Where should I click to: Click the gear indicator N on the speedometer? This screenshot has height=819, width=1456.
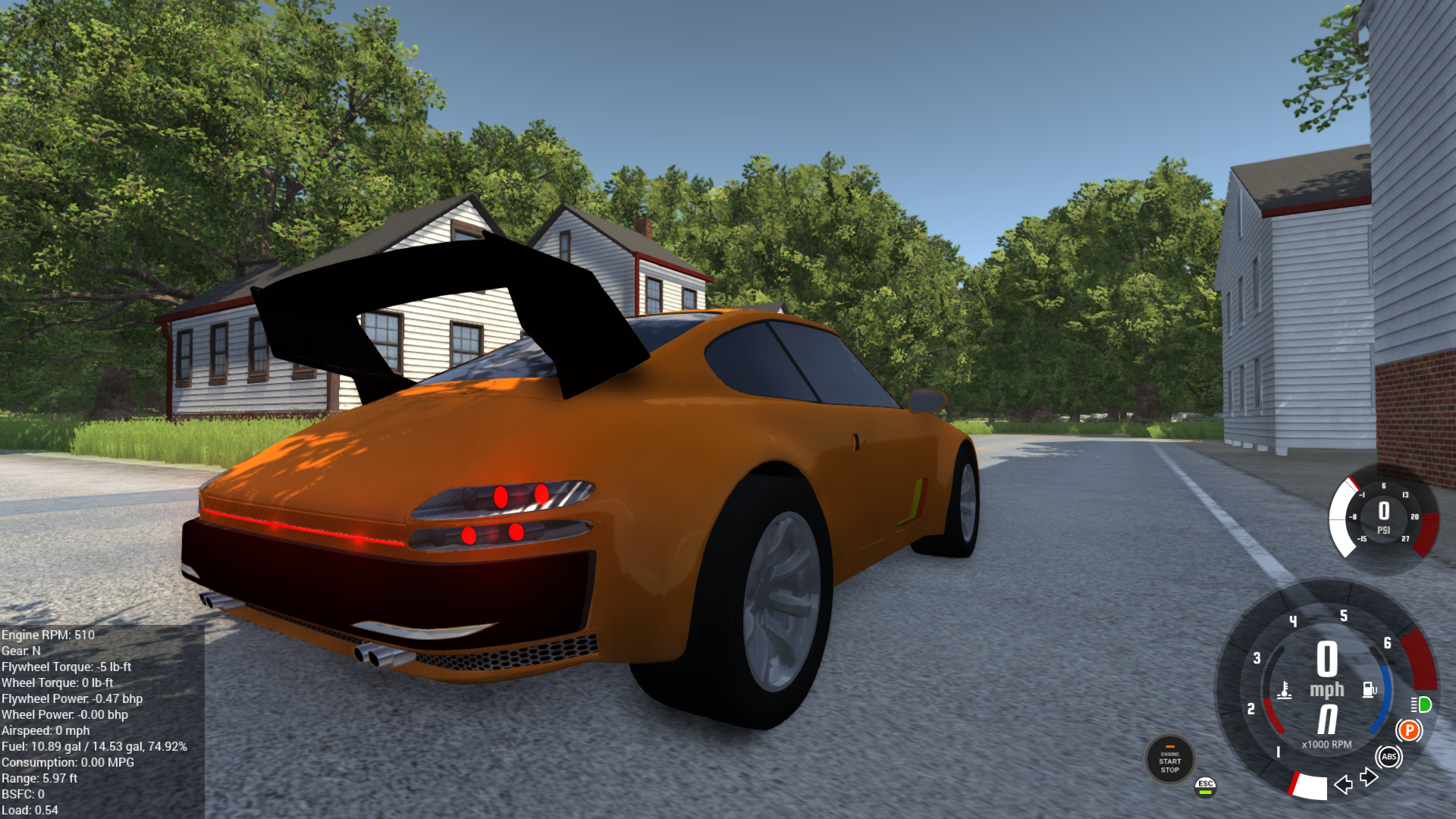(1327, 719)
